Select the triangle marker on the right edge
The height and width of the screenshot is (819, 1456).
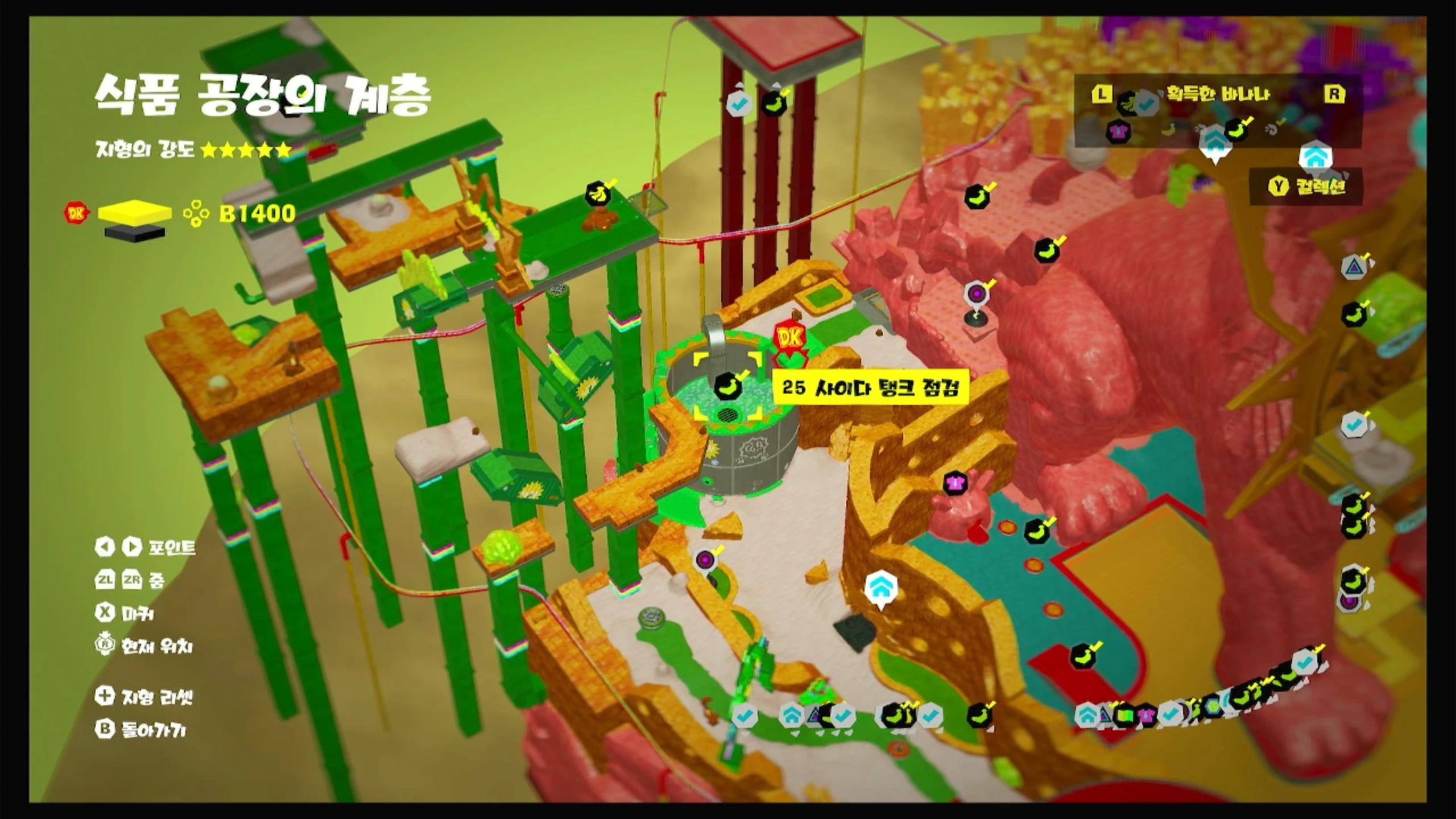1355,267
